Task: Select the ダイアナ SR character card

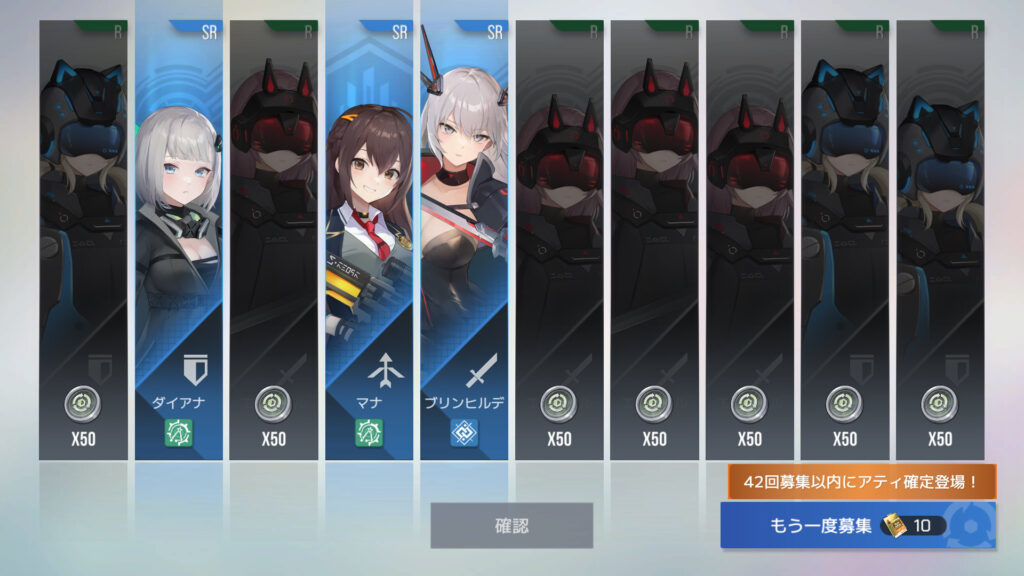Action: 178,240
